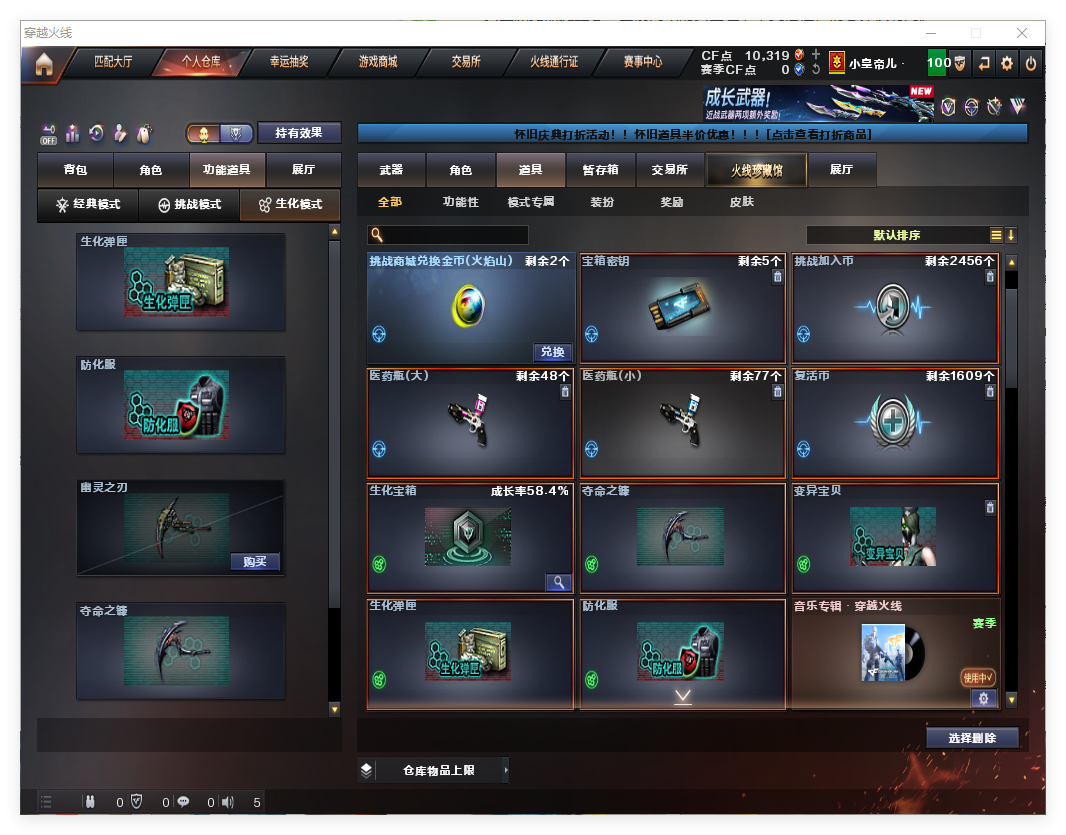The image size is (1066, 835).
Task: Visit the 赛事中心 tournament center
Action: pos(643,62)
